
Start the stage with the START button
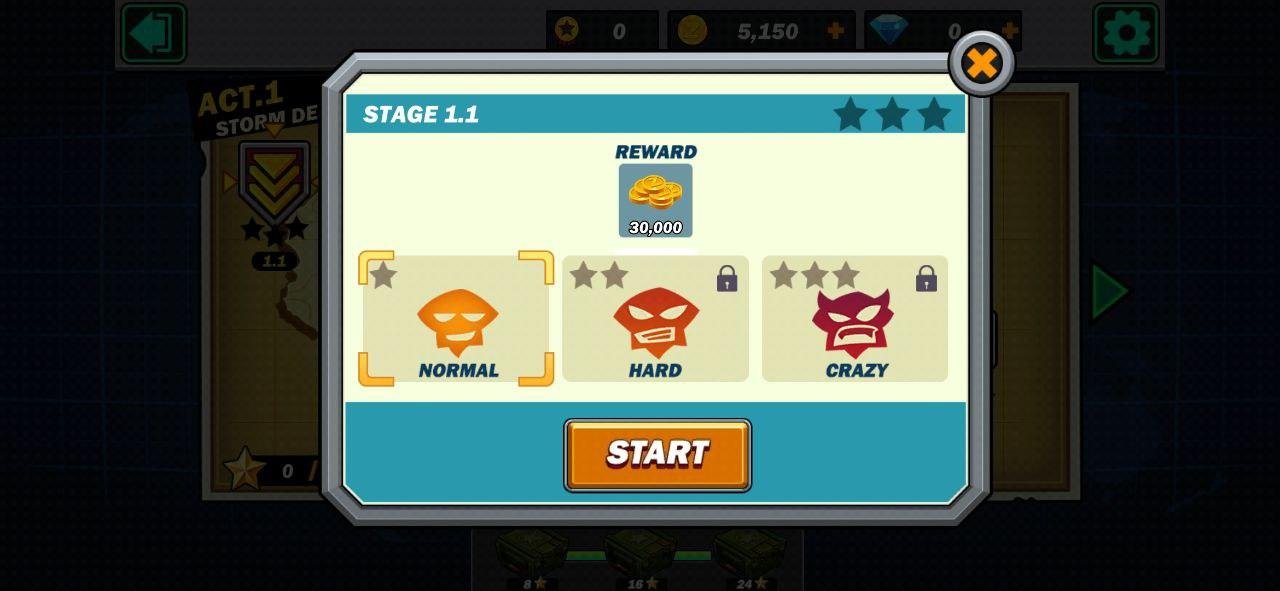[x=657, y=455]
